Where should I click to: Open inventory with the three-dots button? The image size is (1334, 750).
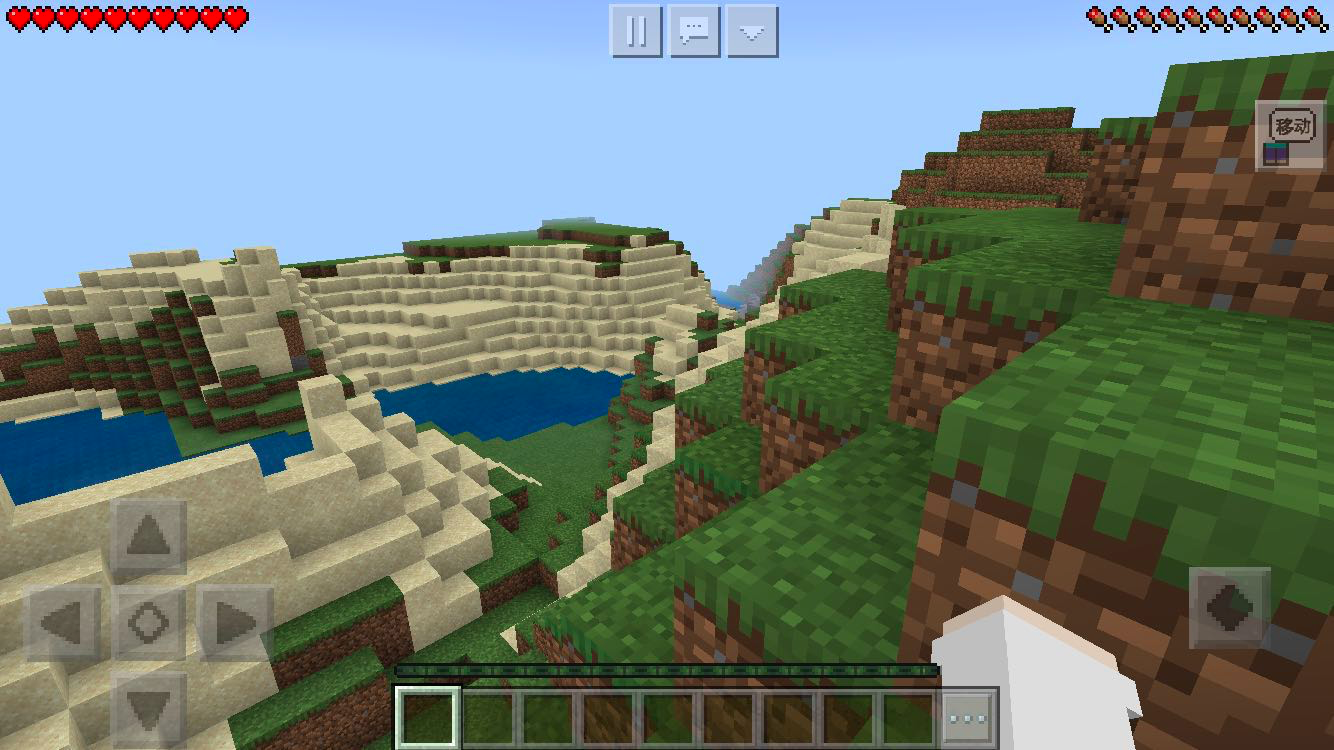(968, 718)
